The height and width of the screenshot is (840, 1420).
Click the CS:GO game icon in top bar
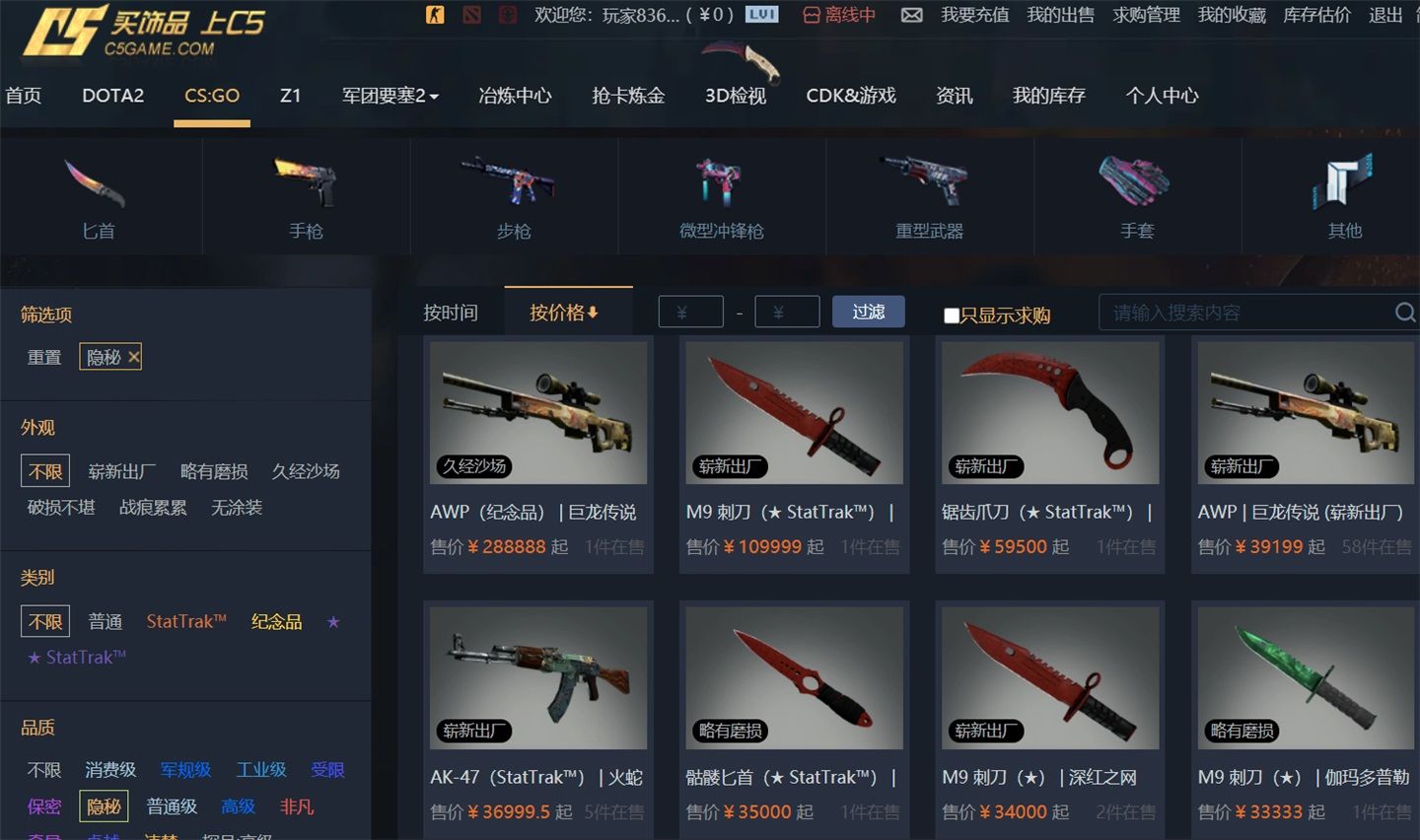pos(434,15)
